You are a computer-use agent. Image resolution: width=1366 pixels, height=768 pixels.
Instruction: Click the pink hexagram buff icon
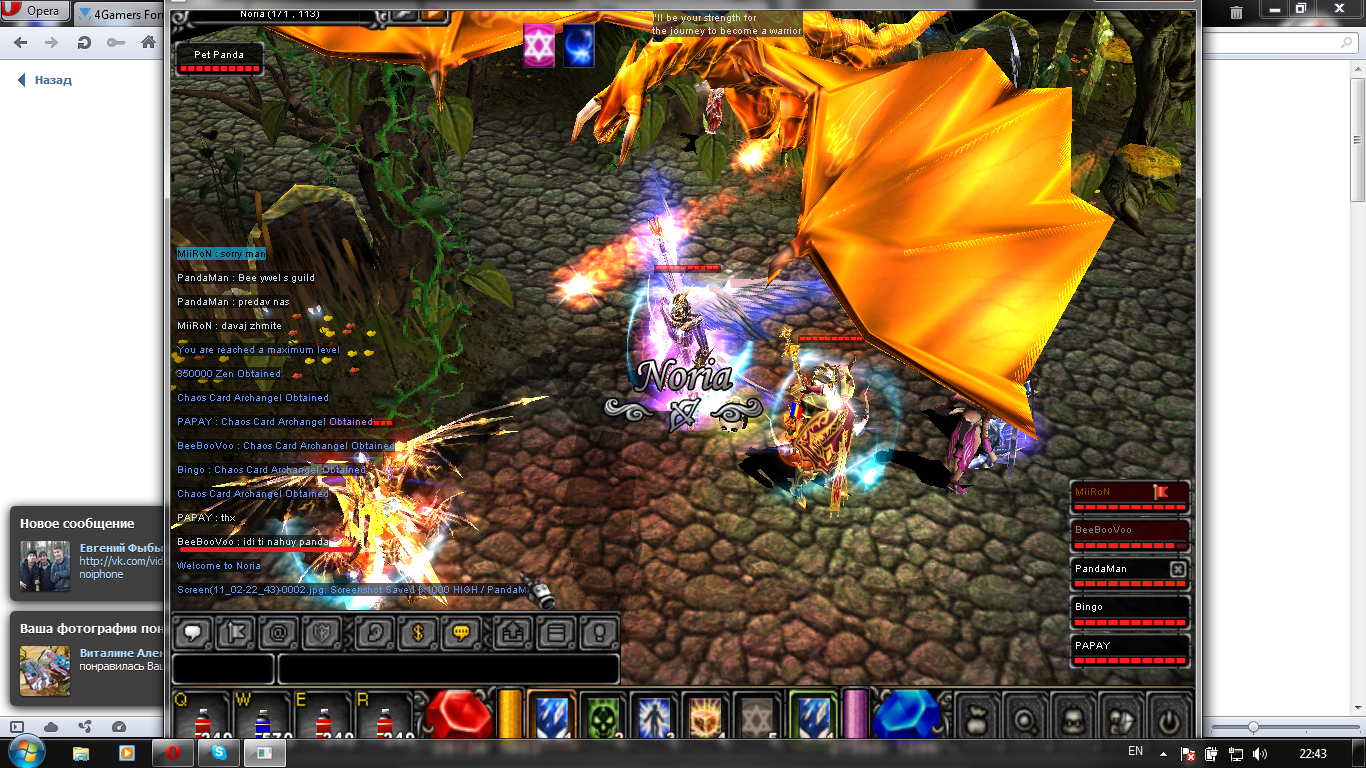pyautogui.click(x=539, y=46)
